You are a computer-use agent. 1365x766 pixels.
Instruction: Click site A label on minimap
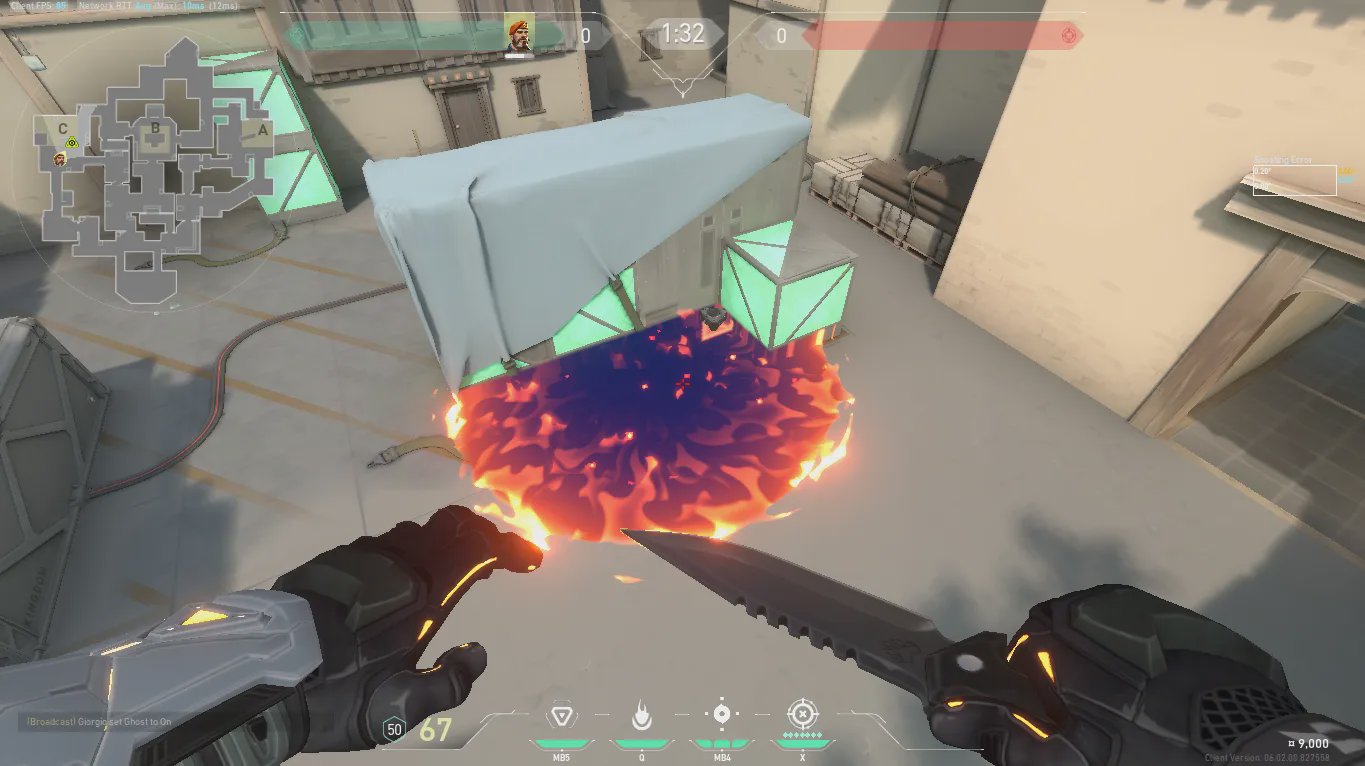coord(262,129)
